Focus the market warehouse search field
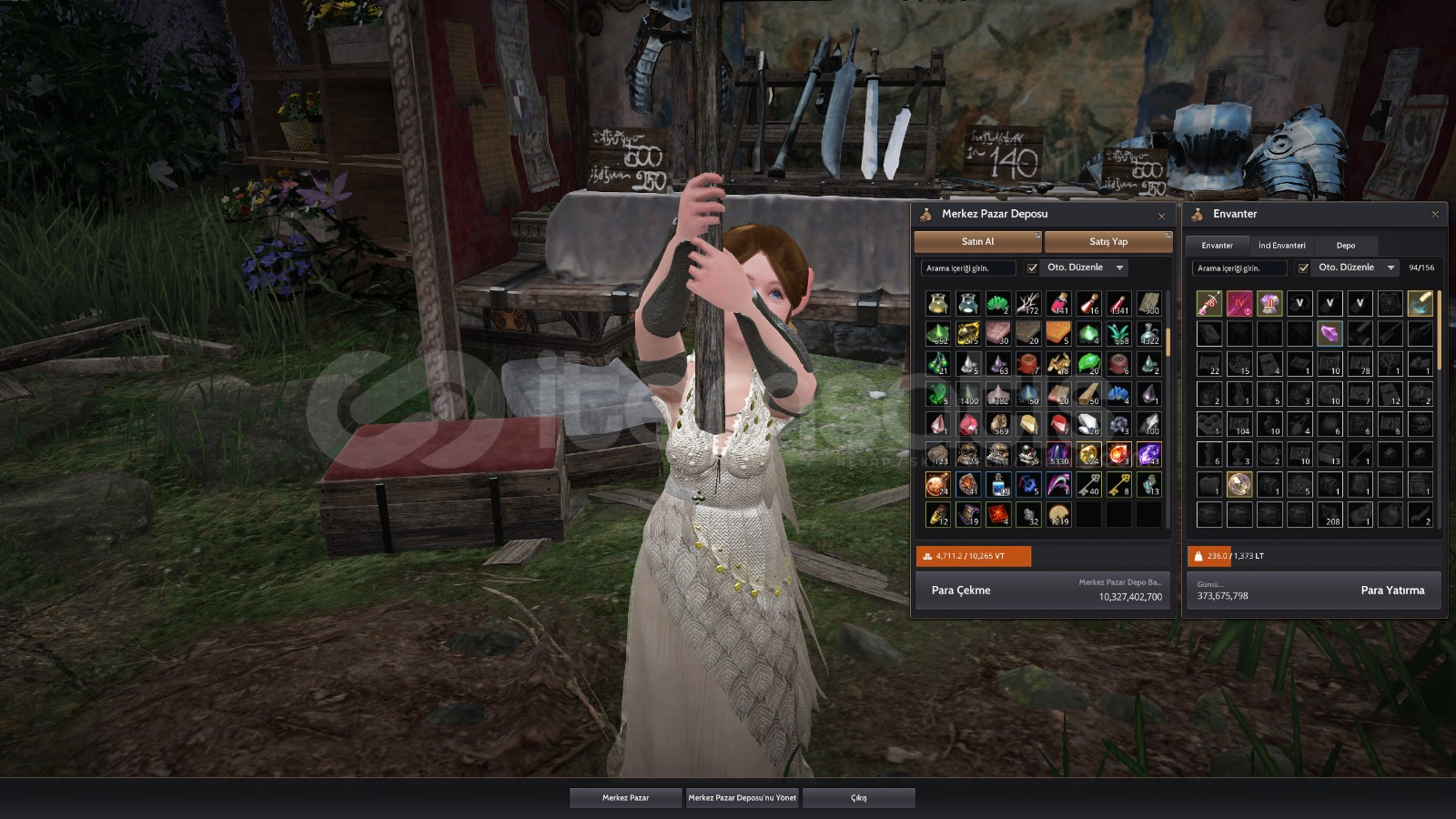The height and width of the screenshot is (819, 1456). 968,268
